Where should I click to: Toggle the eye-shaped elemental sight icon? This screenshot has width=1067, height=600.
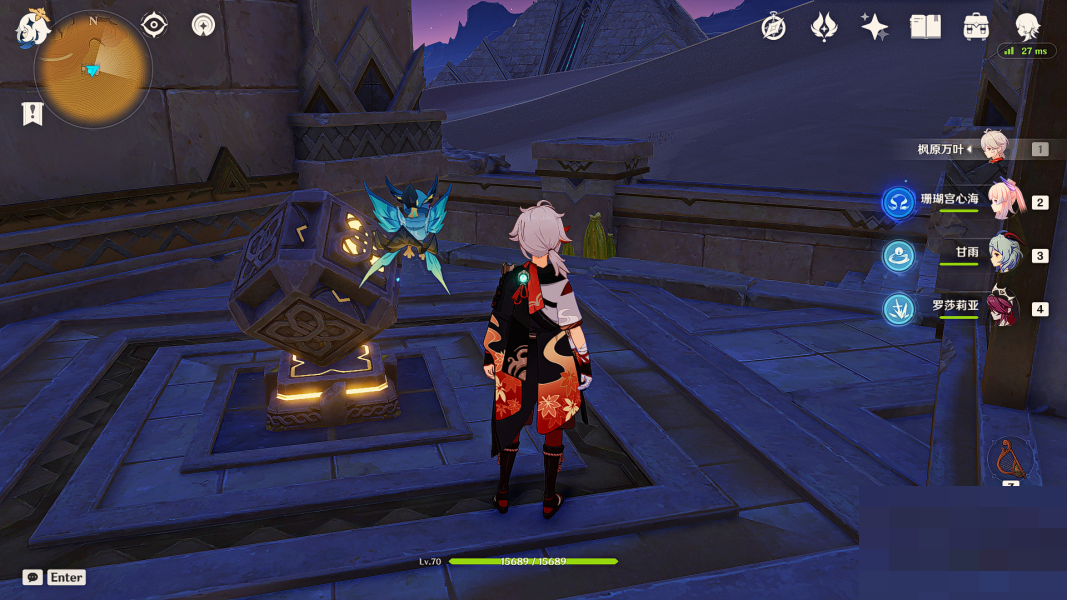pos(154,25)
